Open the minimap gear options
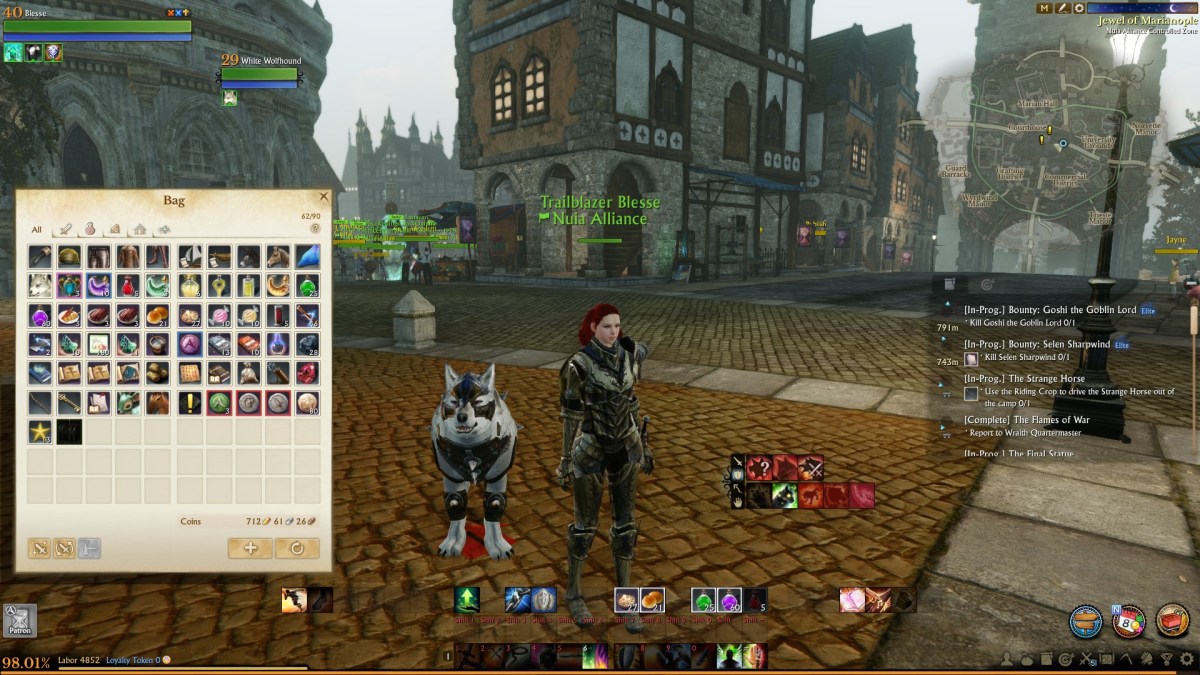This screenshot has height=675, width=1200. (1079, 8)
